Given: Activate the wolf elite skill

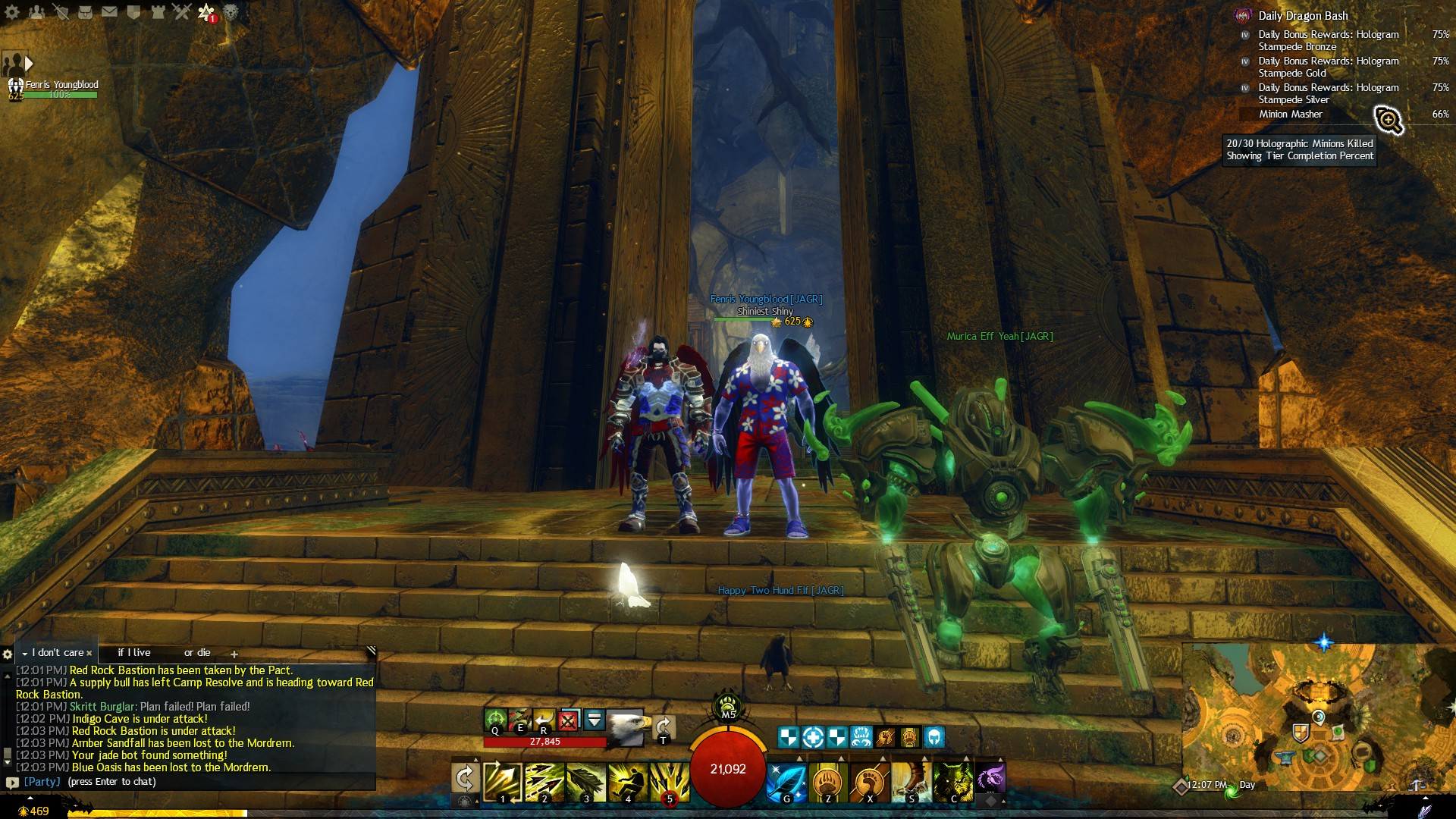Looking at the screenshot, I should click(953, 782).
